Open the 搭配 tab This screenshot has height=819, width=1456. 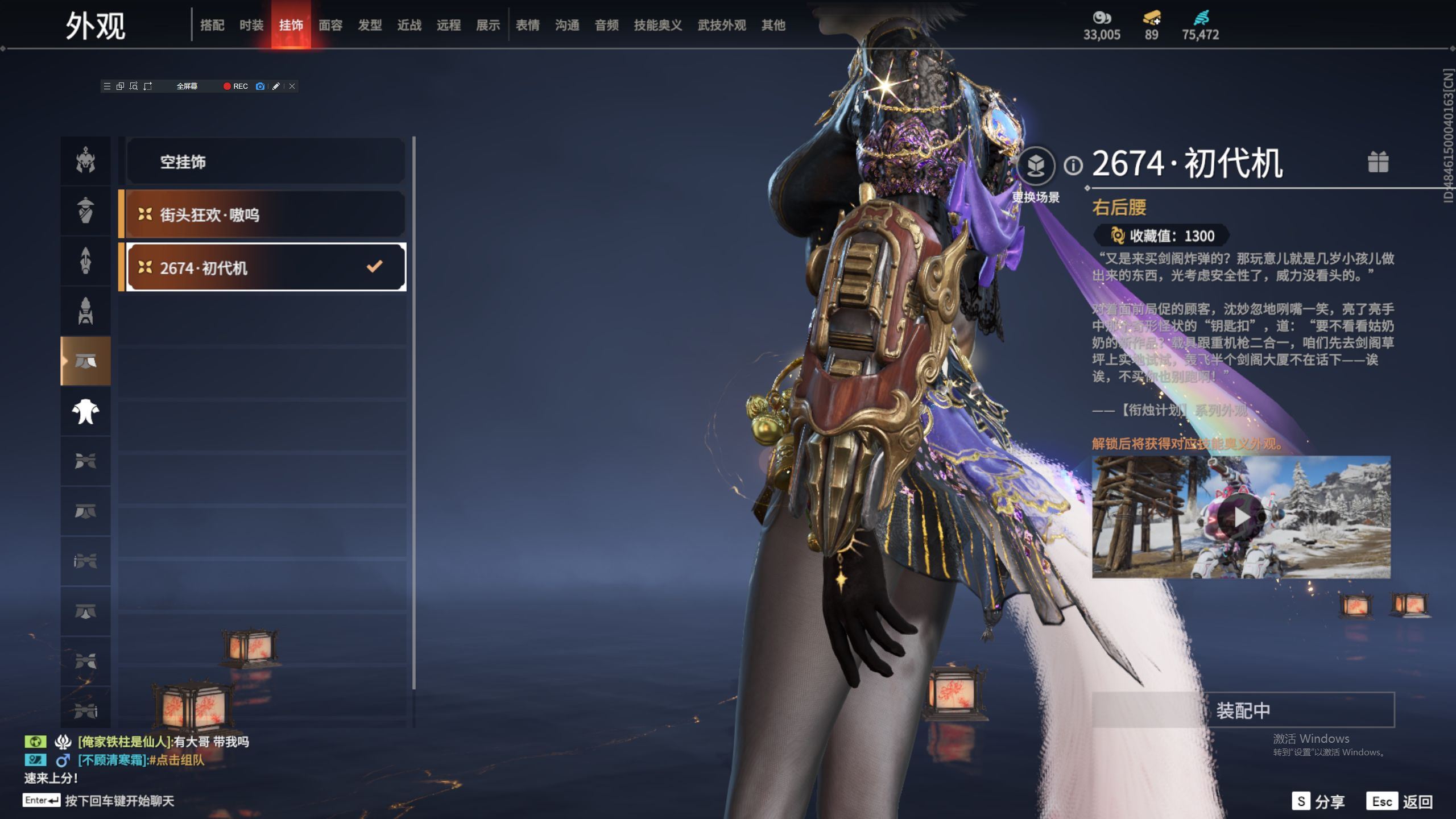[212, 25]
